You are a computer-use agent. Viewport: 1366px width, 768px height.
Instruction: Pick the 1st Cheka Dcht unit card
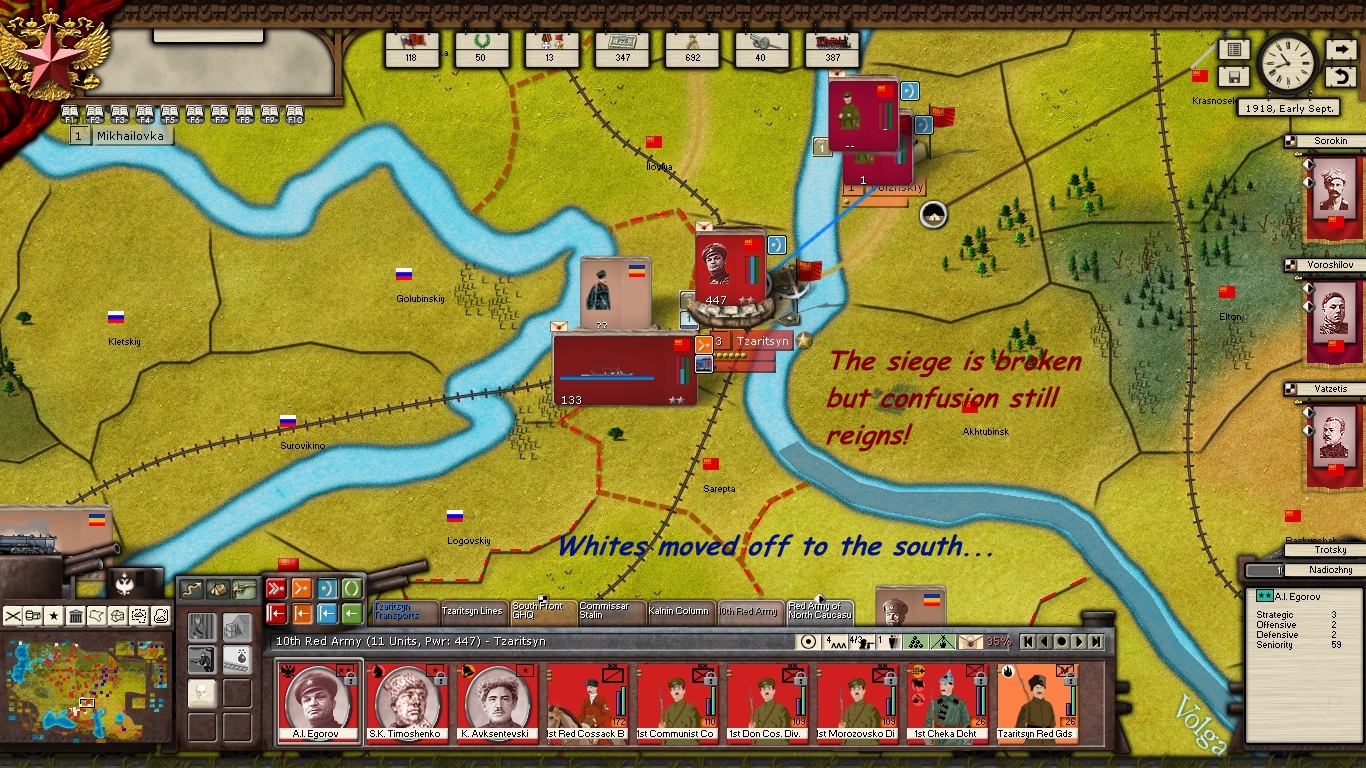(x=946, y=702)
